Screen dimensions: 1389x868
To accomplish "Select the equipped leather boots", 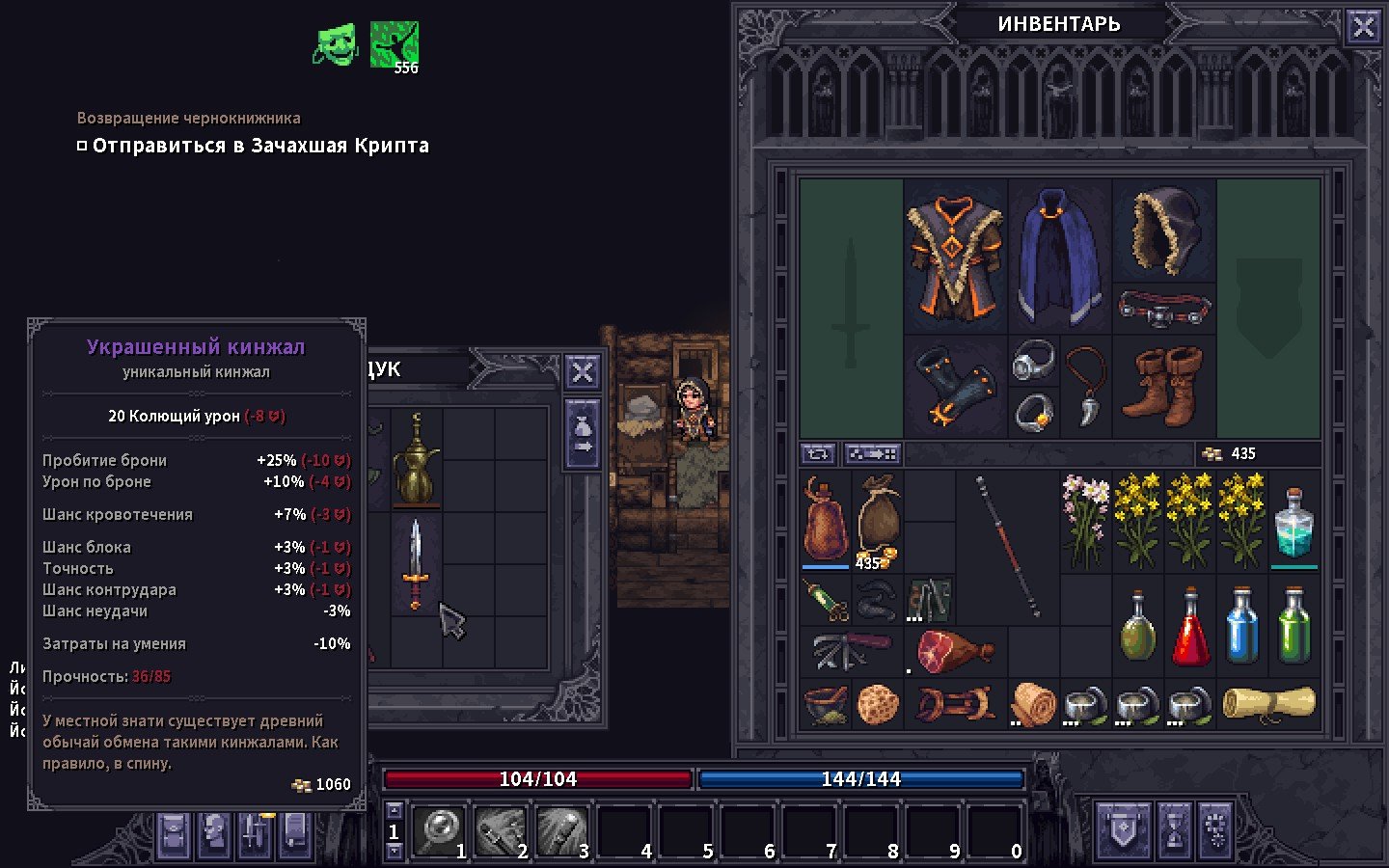I will pyautogui.click(x=1164, y=386).
